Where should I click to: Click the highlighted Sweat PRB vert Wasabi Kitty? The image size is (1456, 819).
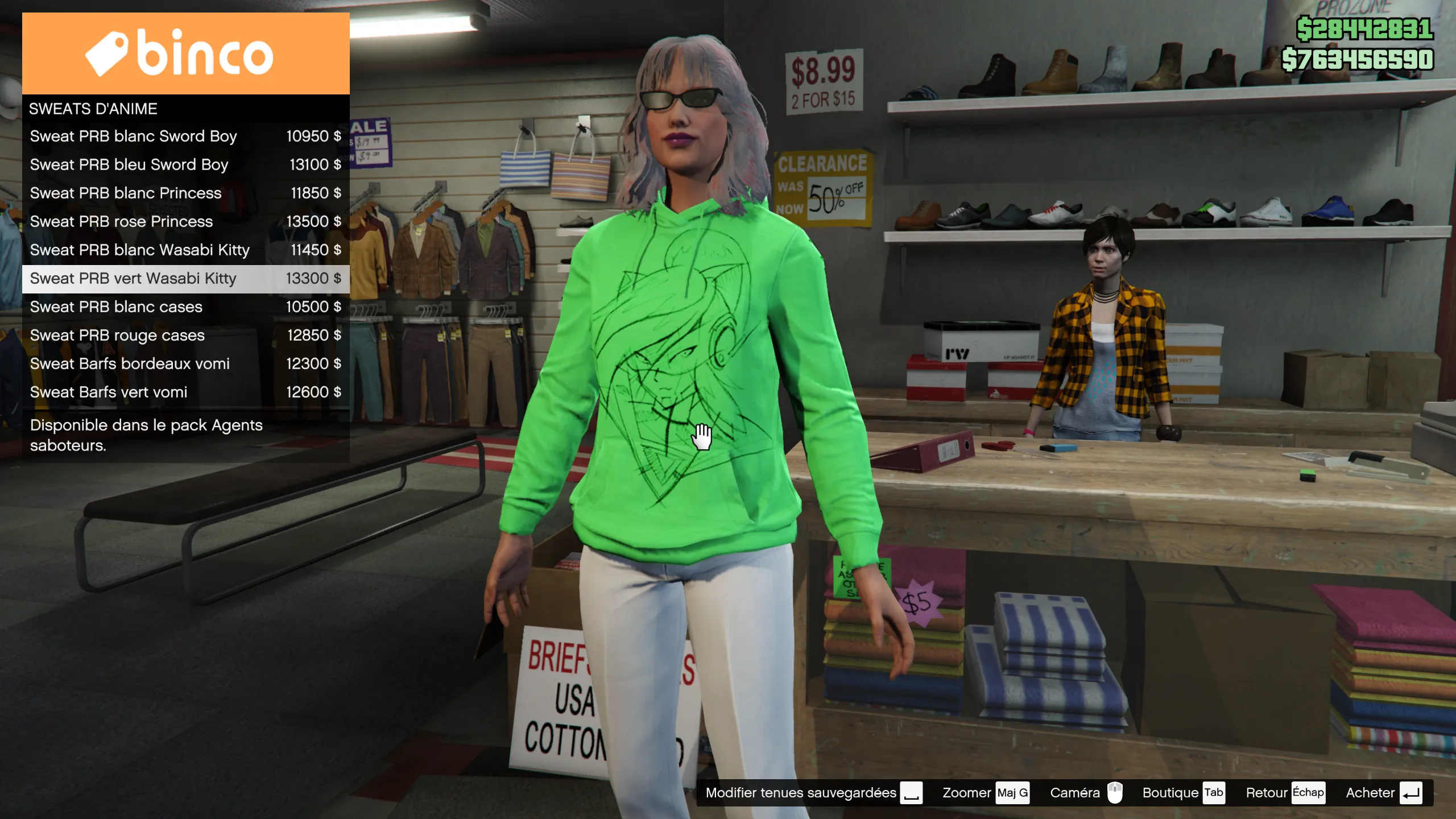pyautogui.click(x=185, y=279)
